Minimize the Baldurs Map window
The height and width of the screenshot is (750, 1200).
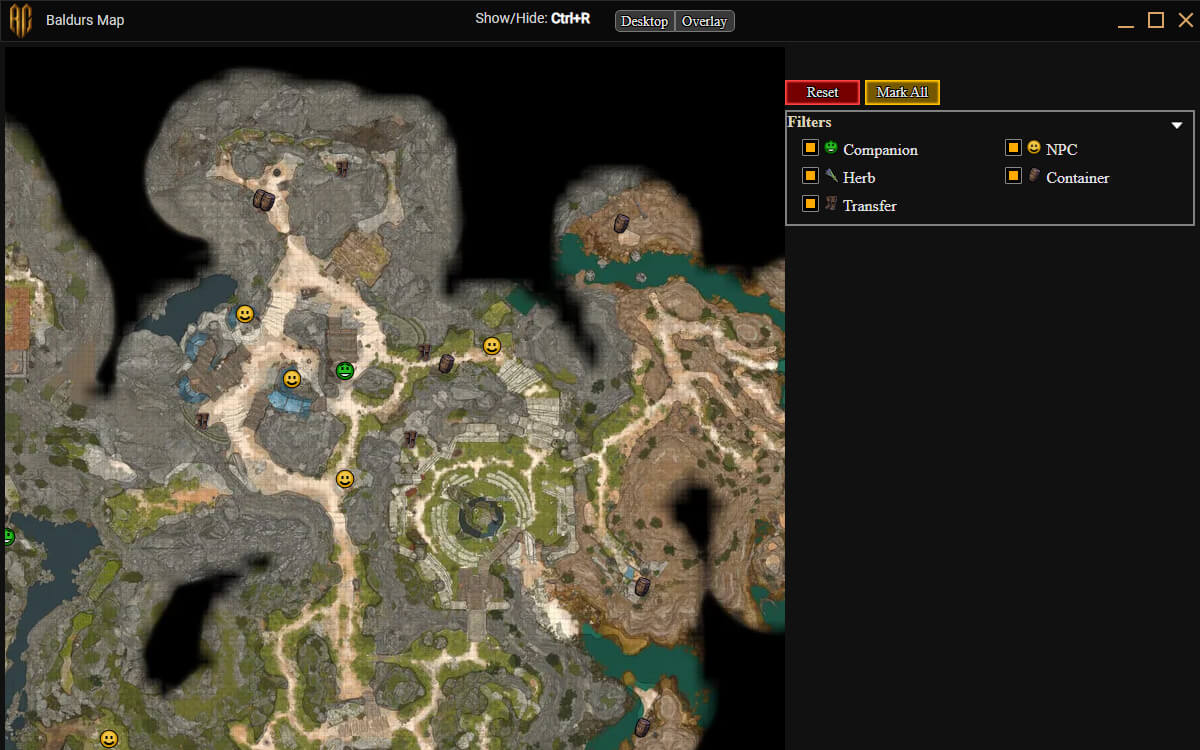coord(1127,20)
